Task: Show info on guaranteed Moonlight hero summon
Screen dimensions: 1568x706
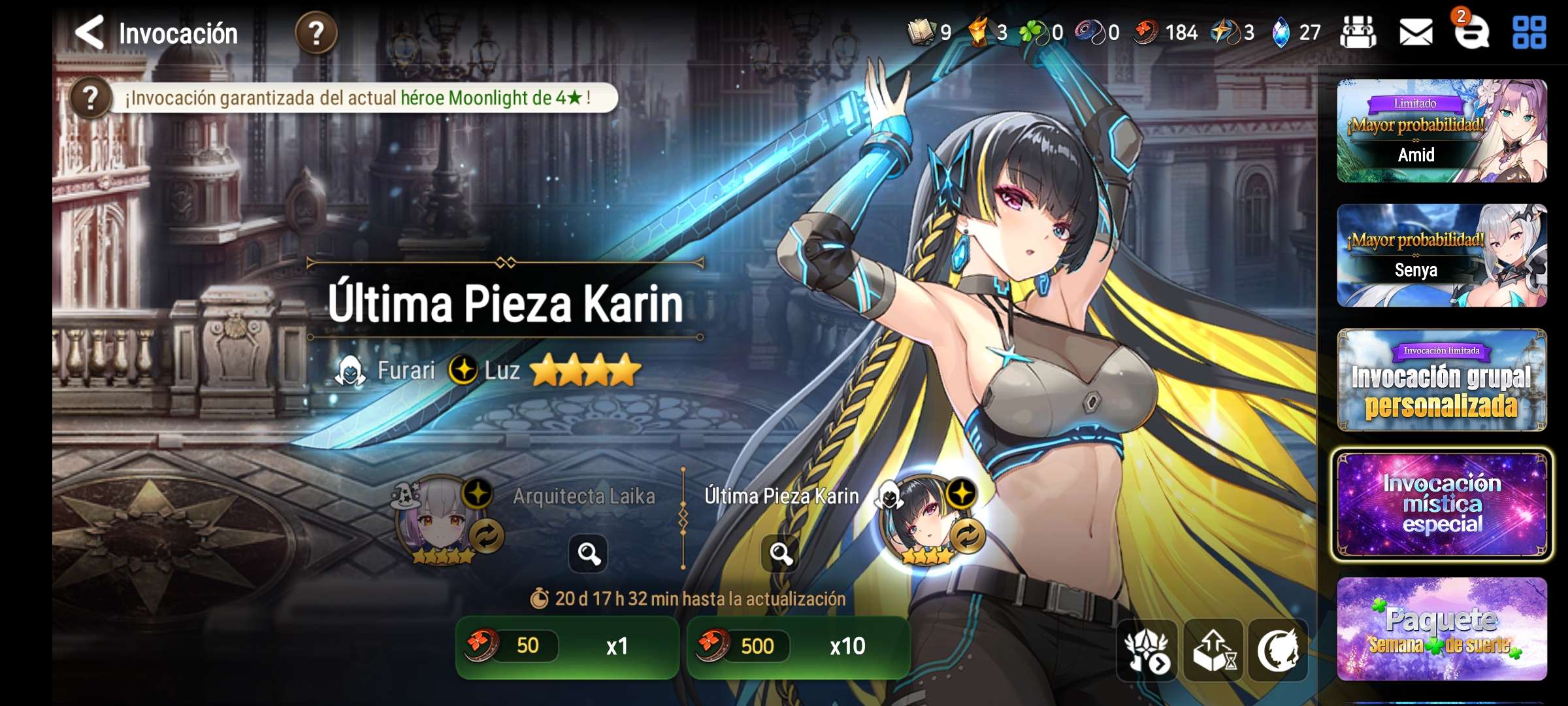Action: pyautogui.click(x=91, y=98)
